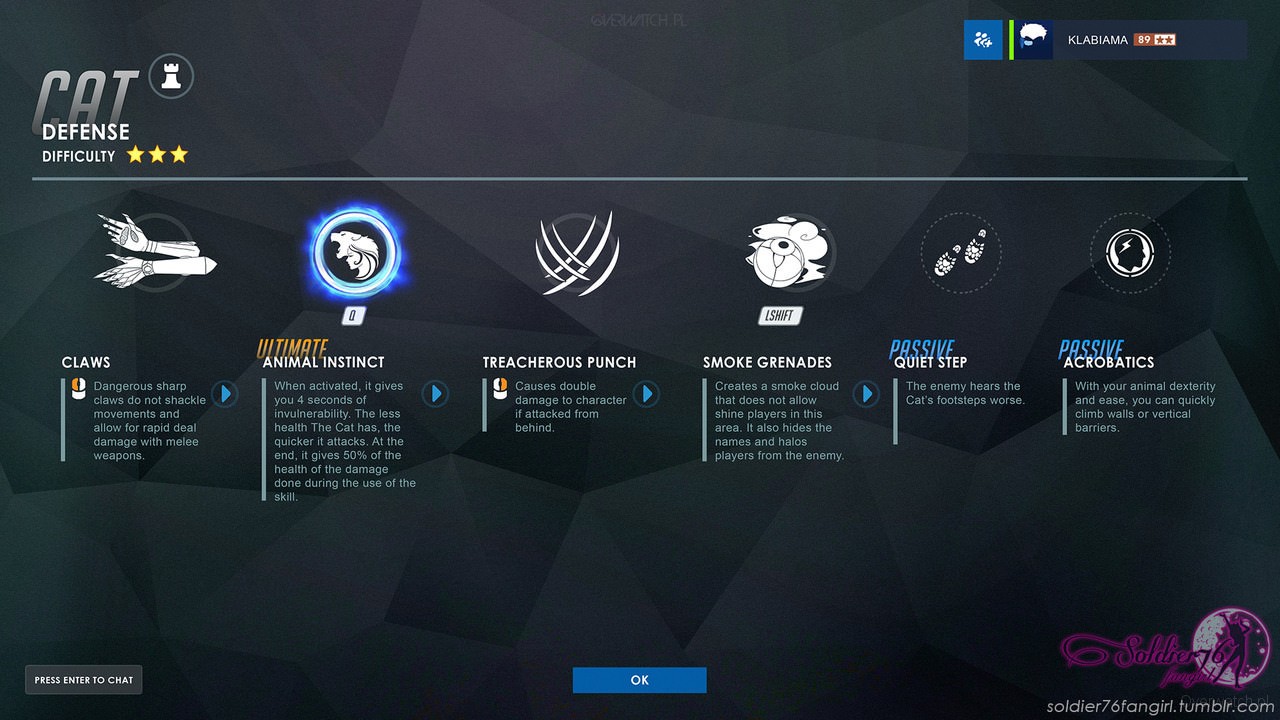Open chat with Press Enter to Chat box
The height and width of the screenshot is (720, 1280).
(x=83, y=680)
